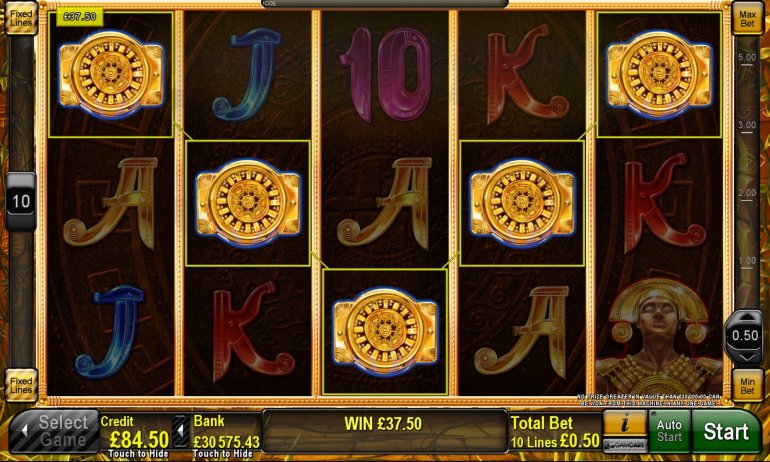Click the transfer arrow between Credit and Bank
Image resolution: width=770 pixels, height=462 pixels.
[x=180, y=432]
